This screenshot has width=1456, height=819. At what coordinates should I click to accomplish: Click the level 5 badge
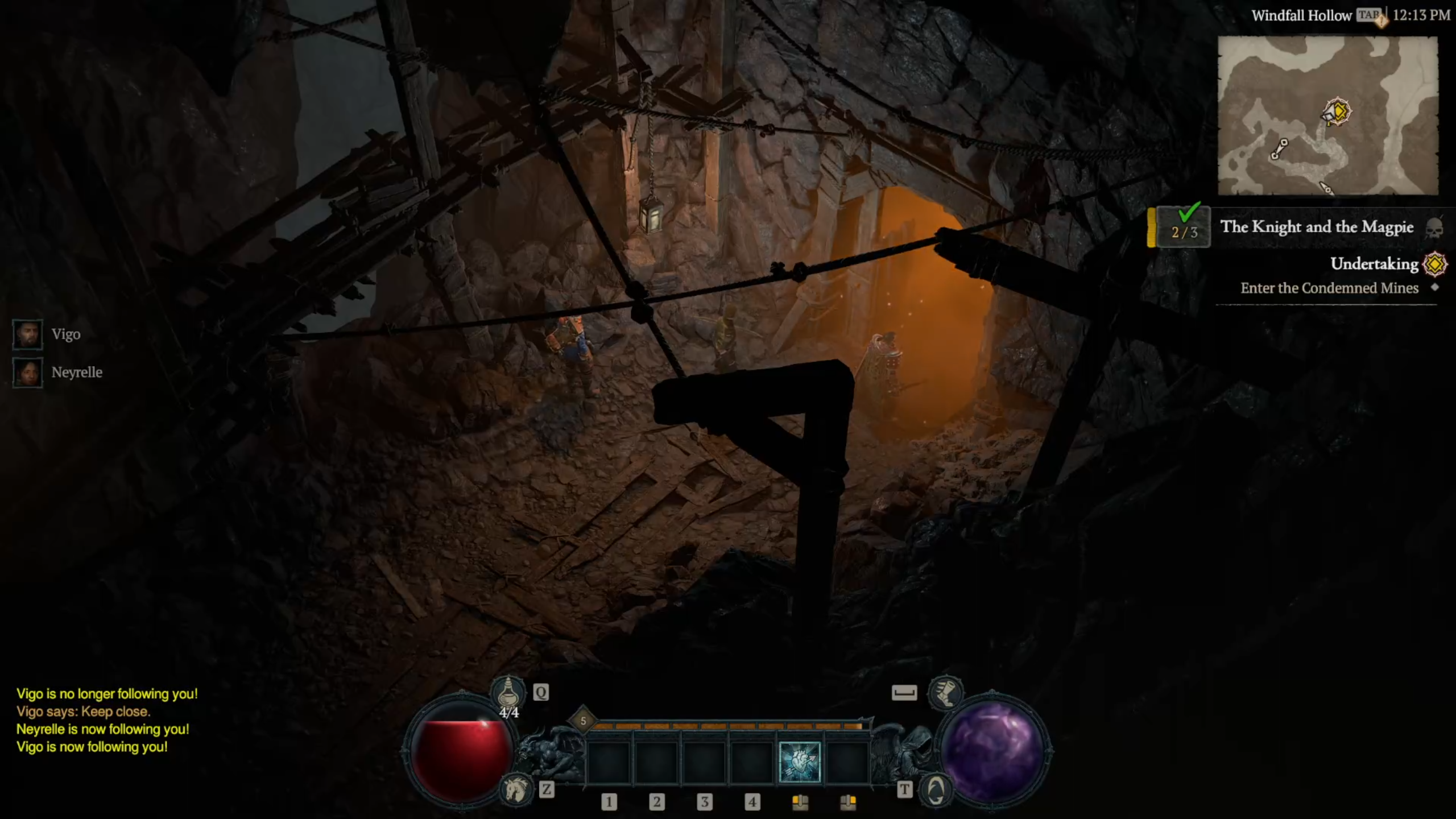[583, 721]
